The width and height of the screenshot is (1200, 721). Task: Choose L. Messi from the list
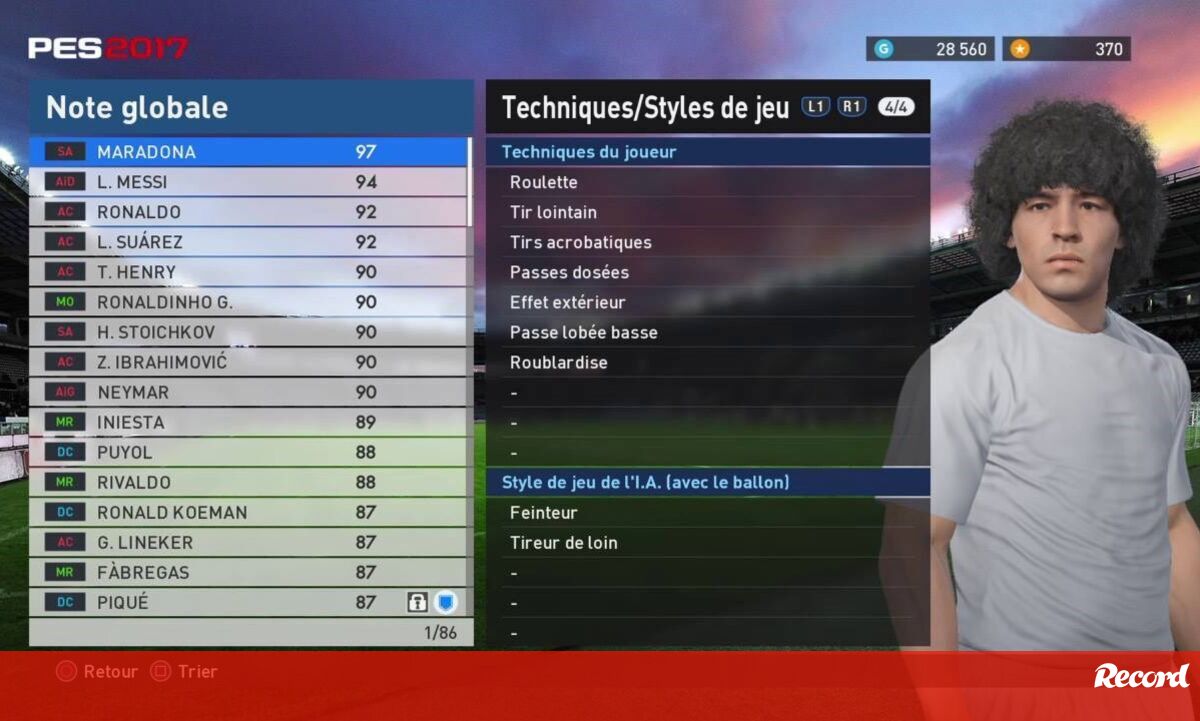[x=250, y=182]
